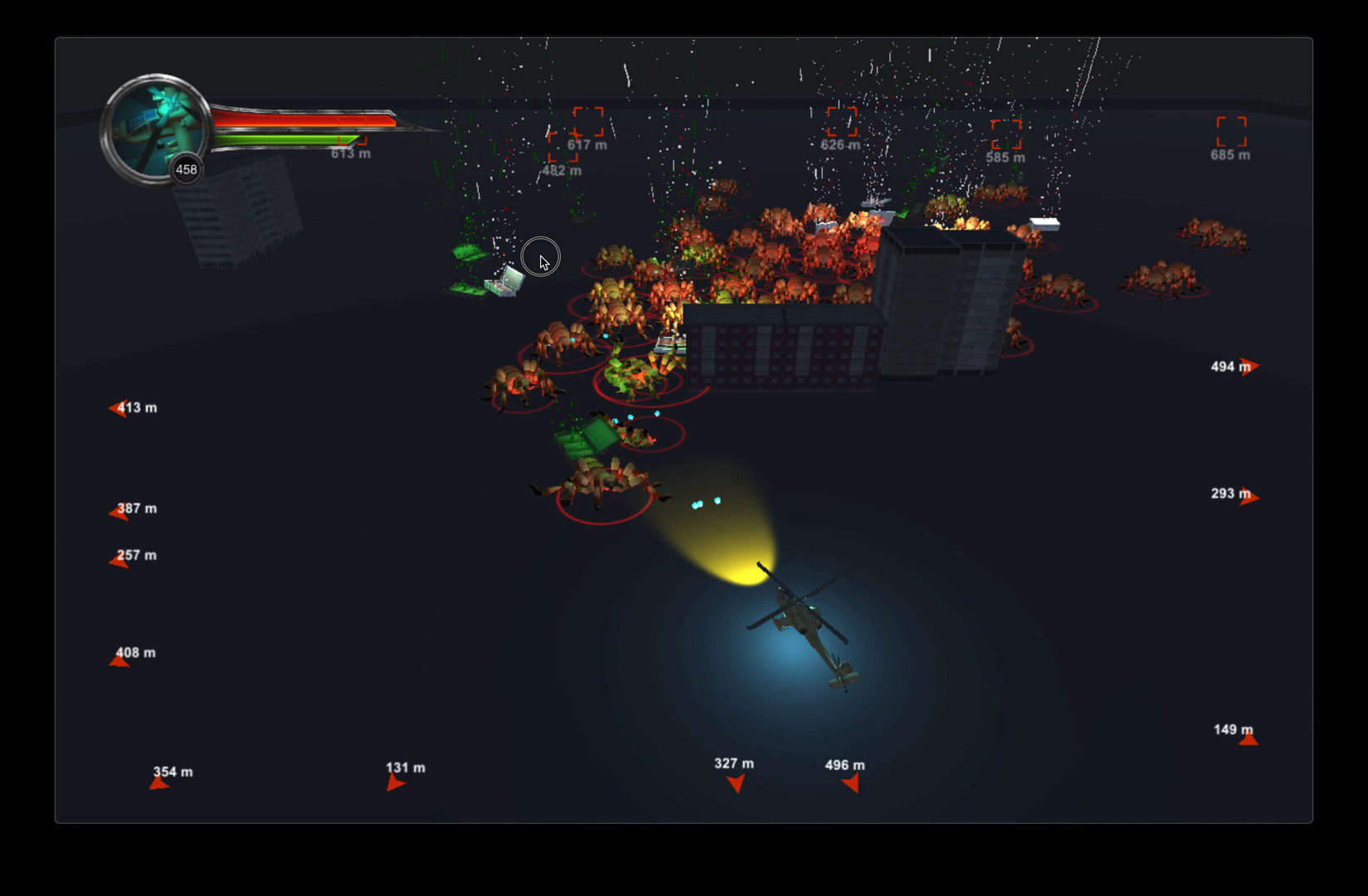Image resolution: width=1368 pixels, height=896 pixels.
Task: Click the ammo counter showing 458
Action: 186,169
